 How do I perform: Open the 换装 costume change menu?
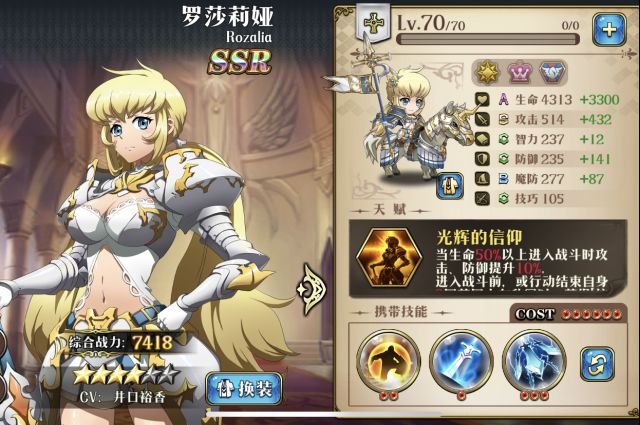[244, 388]
